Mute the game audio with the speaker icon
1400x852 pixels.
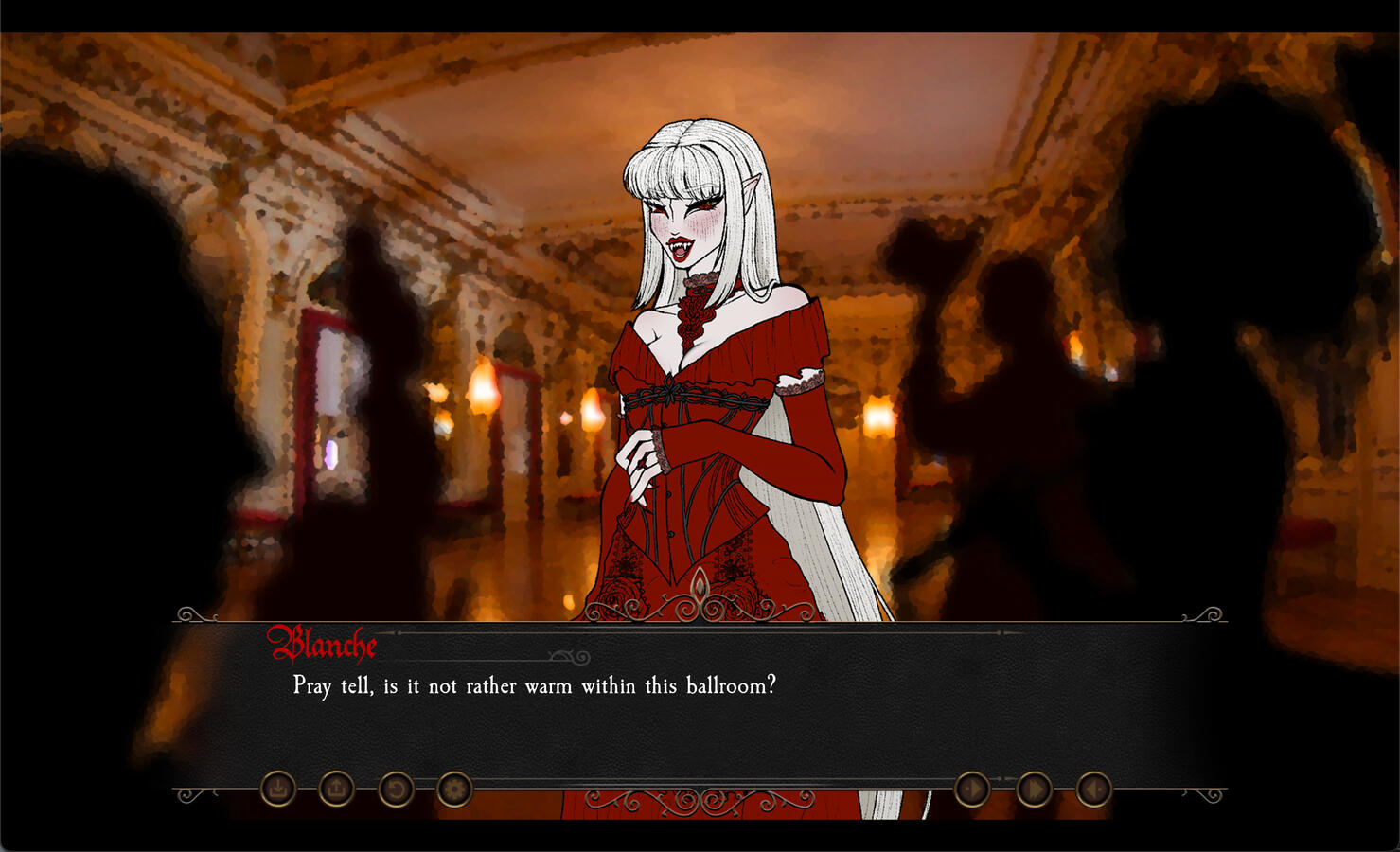pyautogui.click(x=1095, y=787)
